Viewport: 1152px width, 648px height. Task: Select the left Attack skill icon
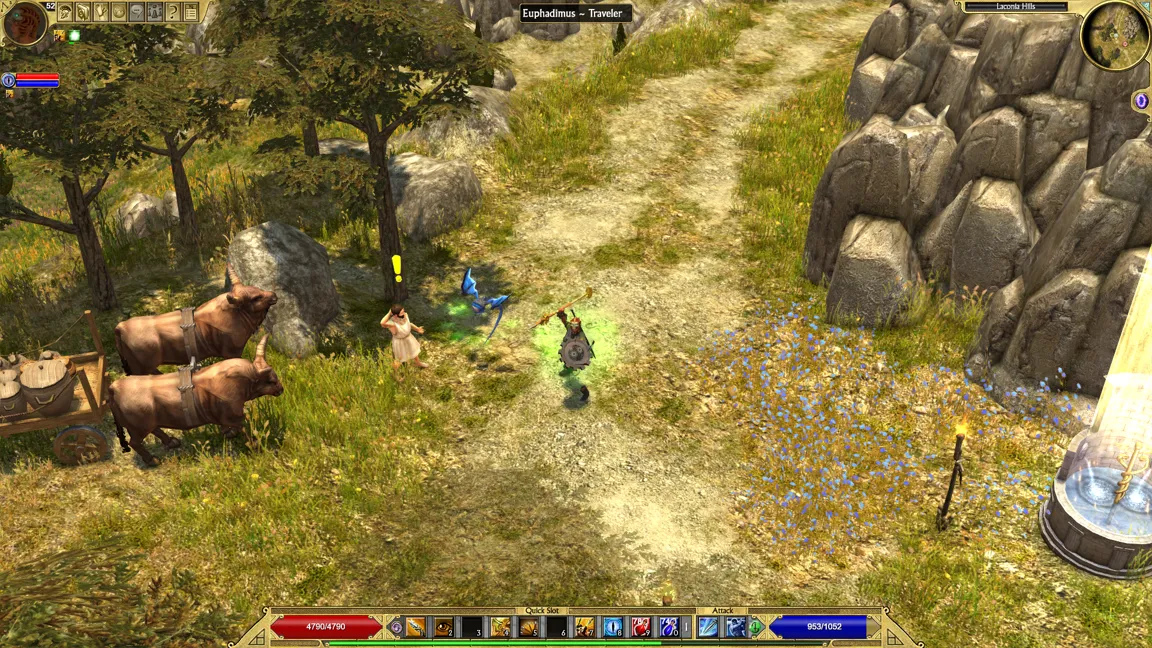pos(708,627)
